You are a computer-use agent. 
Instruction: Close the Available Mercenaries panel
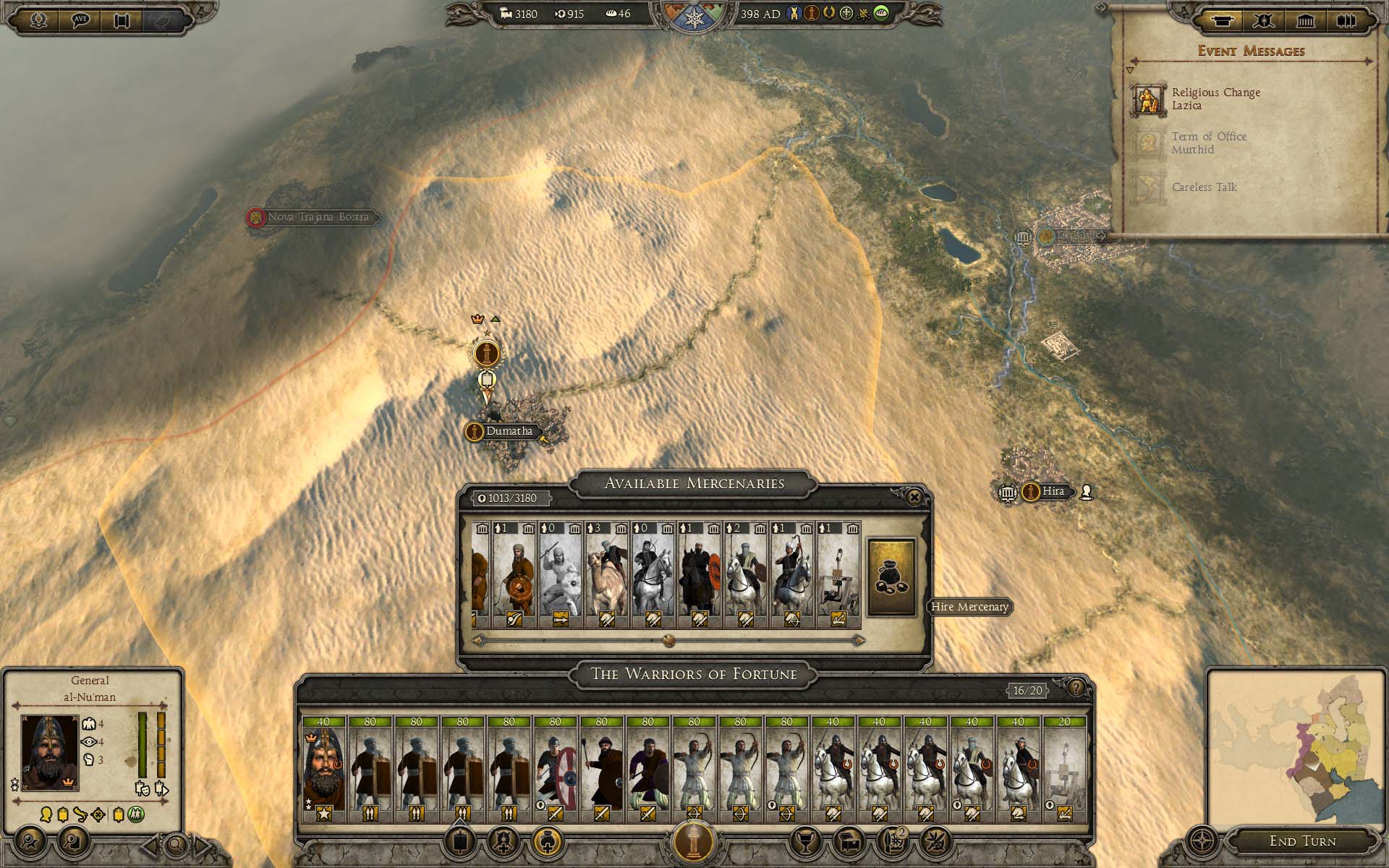pos(914,497)
